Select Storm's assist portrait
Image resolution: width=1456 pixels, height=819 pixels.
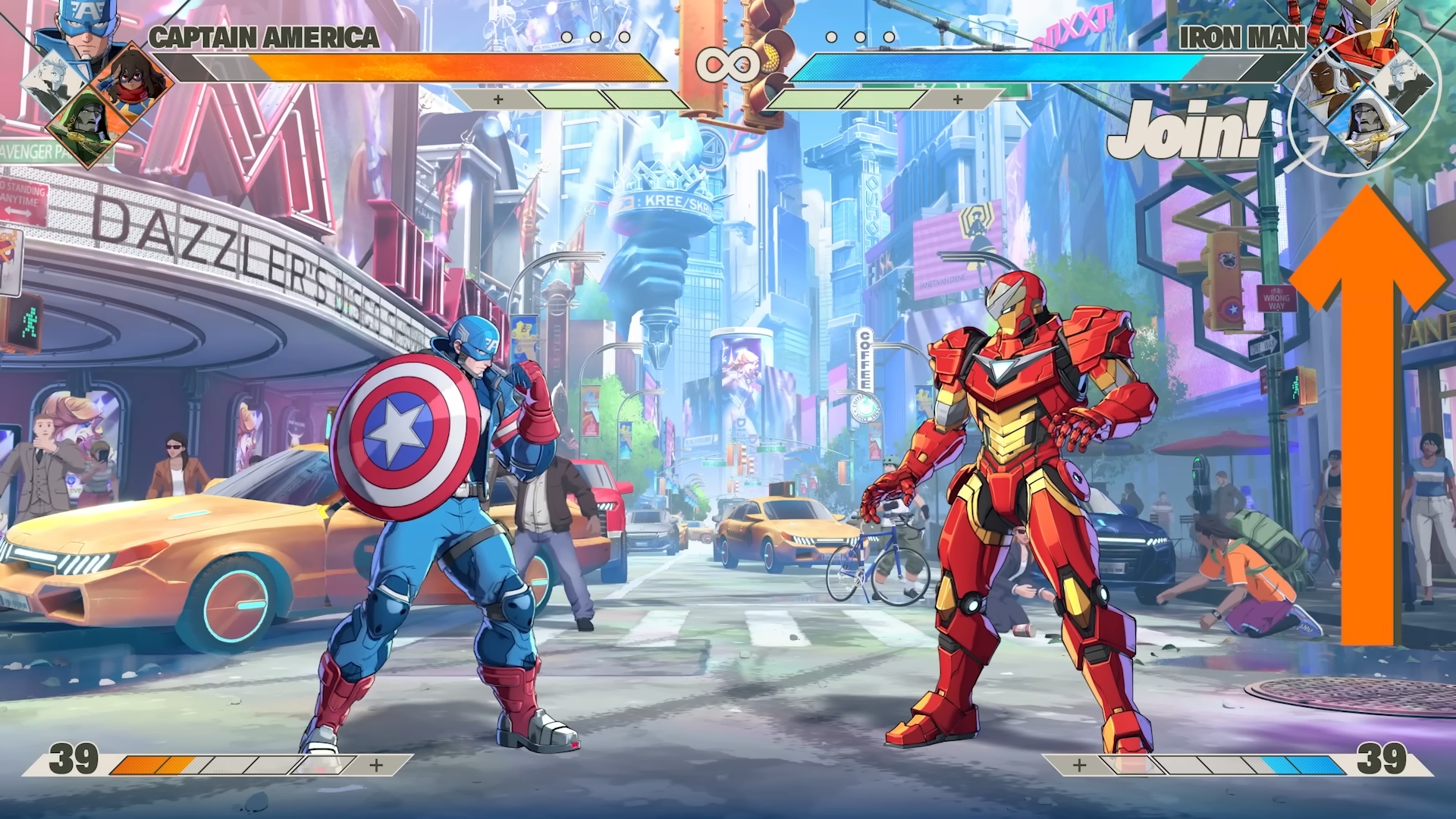(1323, 82)
